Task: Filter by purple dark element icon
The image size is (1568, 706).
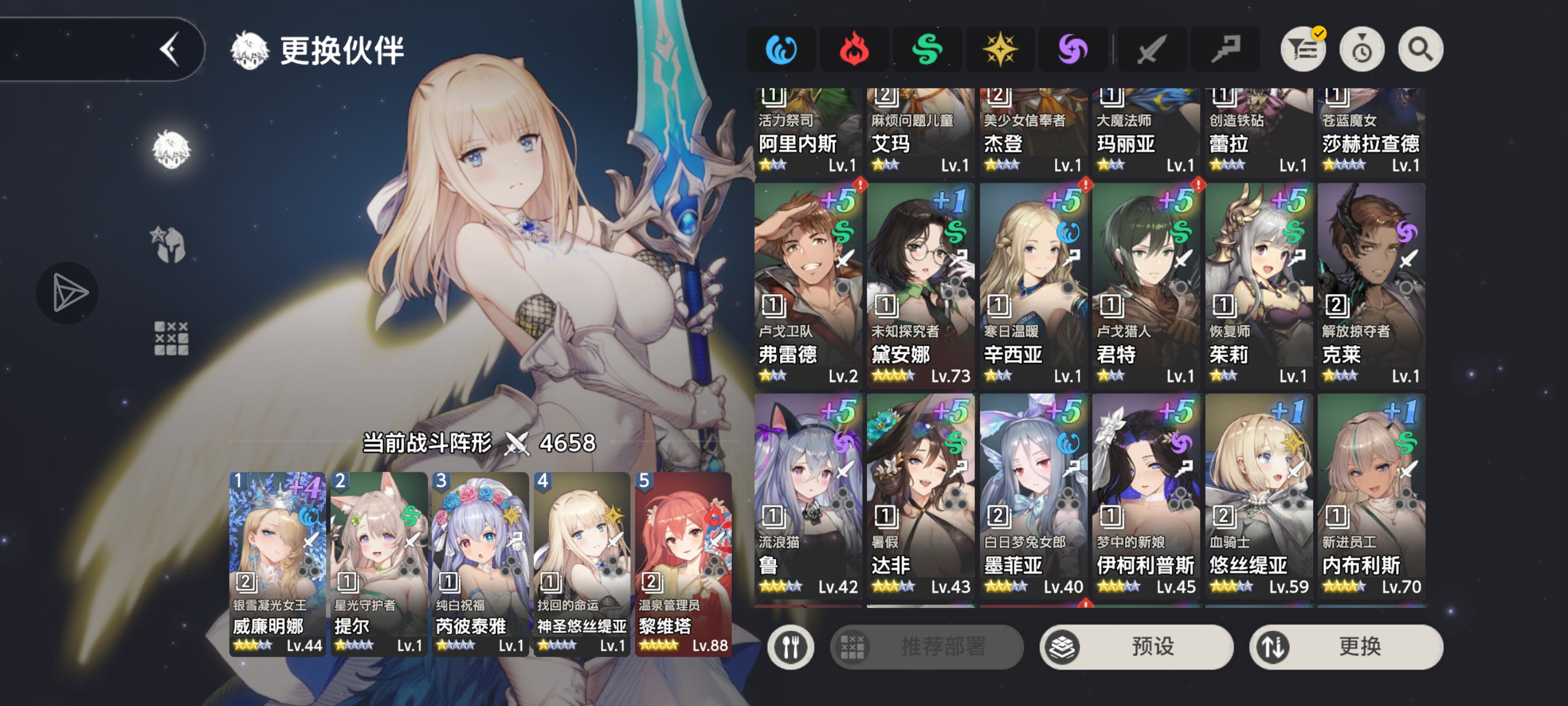Action: 1073,49
